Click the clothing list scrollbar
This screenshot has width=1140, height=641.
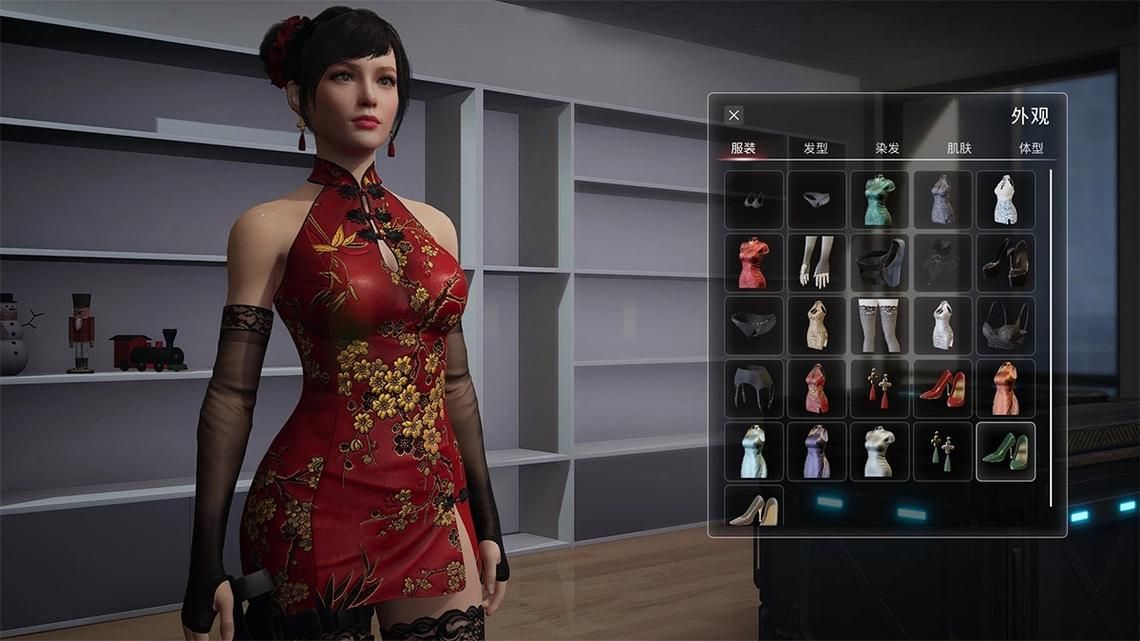point(1050,338)
